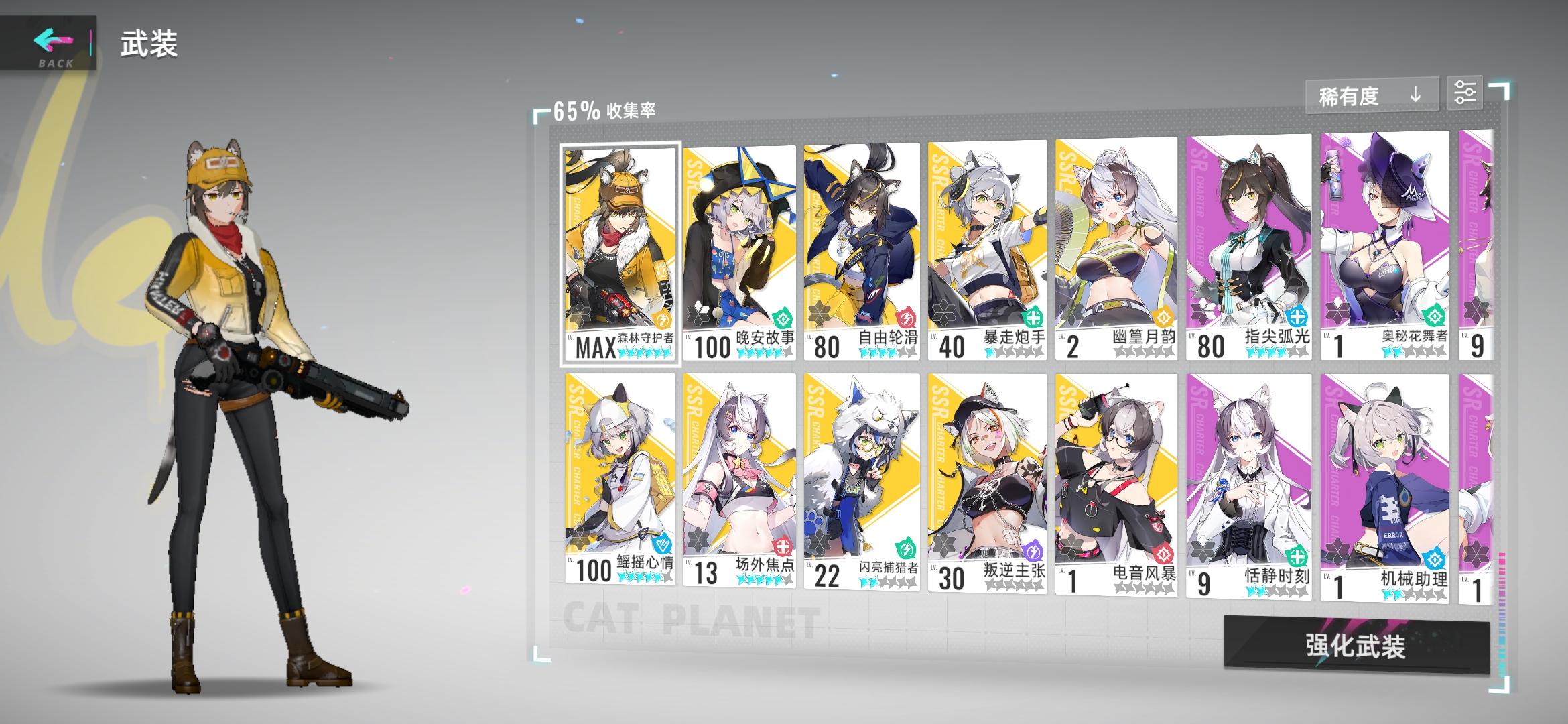
Task: Toggle the descending sort arrow
Action: 1416,94
